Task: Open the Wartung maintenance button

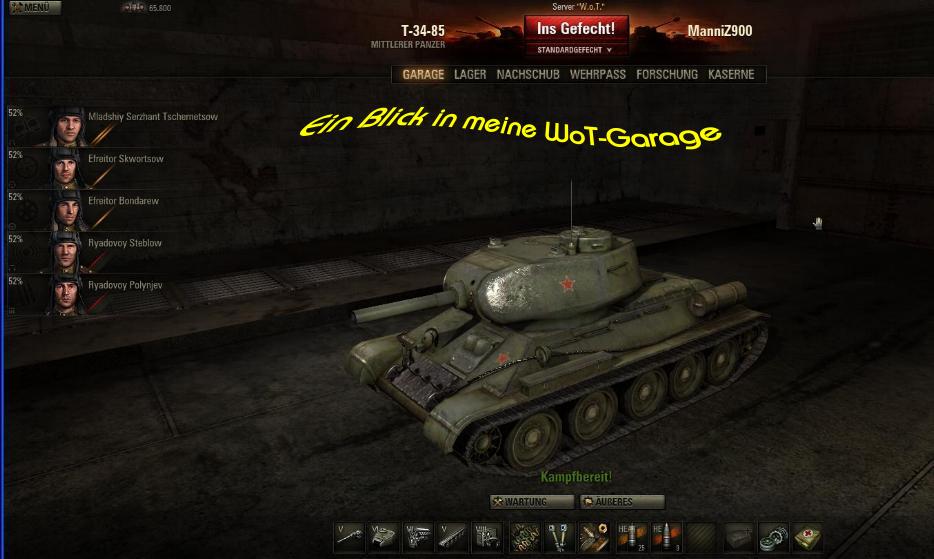Action: point(532,502)
